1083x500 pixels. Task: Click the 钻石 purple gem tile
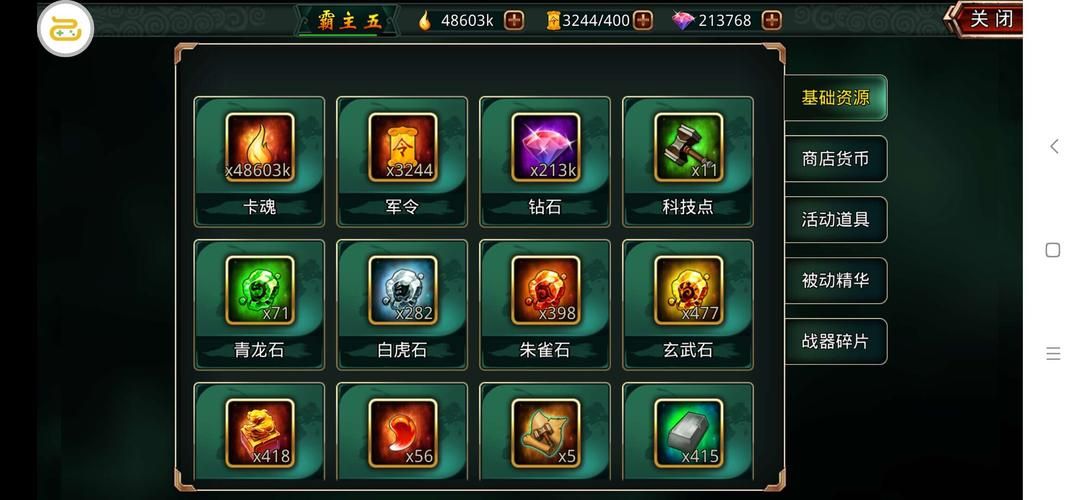[545, 160]
